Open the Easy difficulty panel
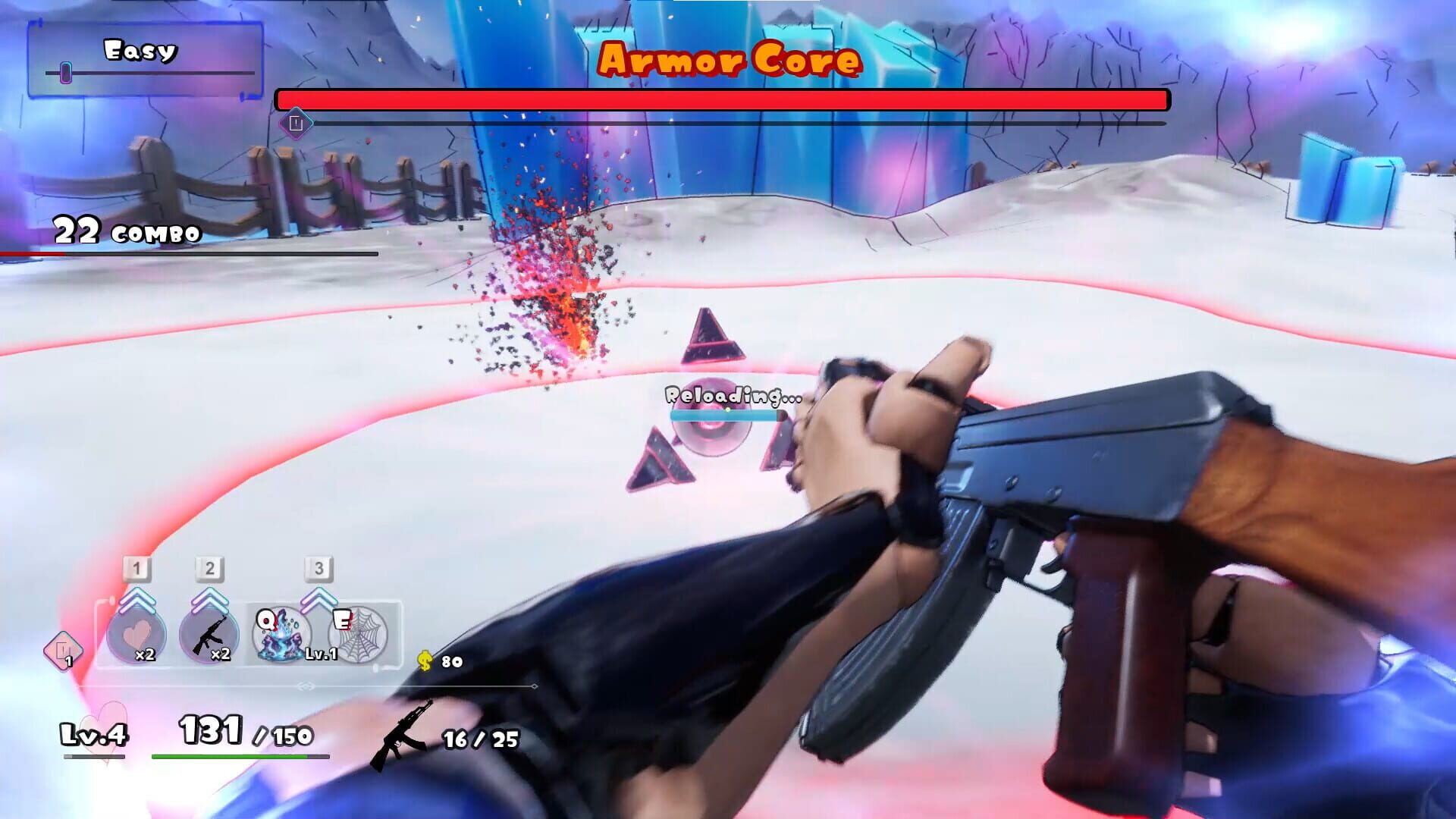Screen dimensions: 1456x819 140,51
